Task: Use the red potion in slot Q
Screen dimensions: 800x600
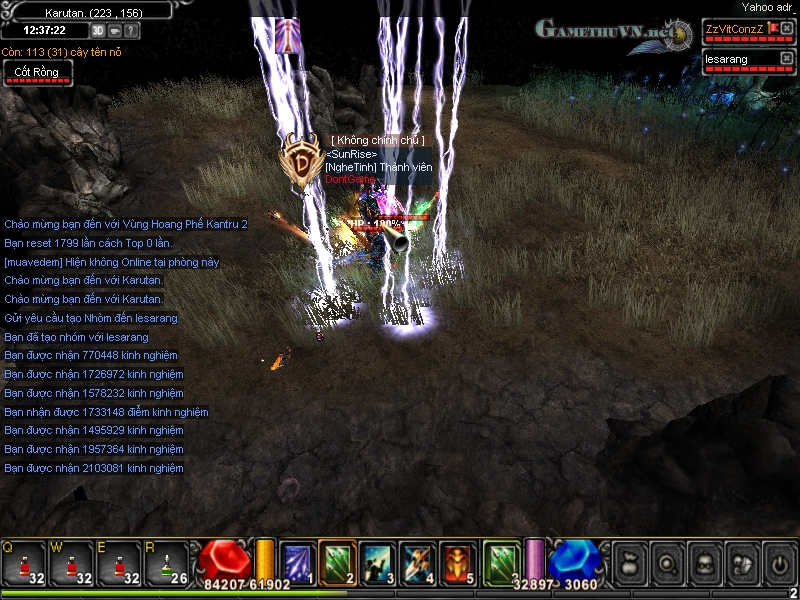Action: [24, 563]
